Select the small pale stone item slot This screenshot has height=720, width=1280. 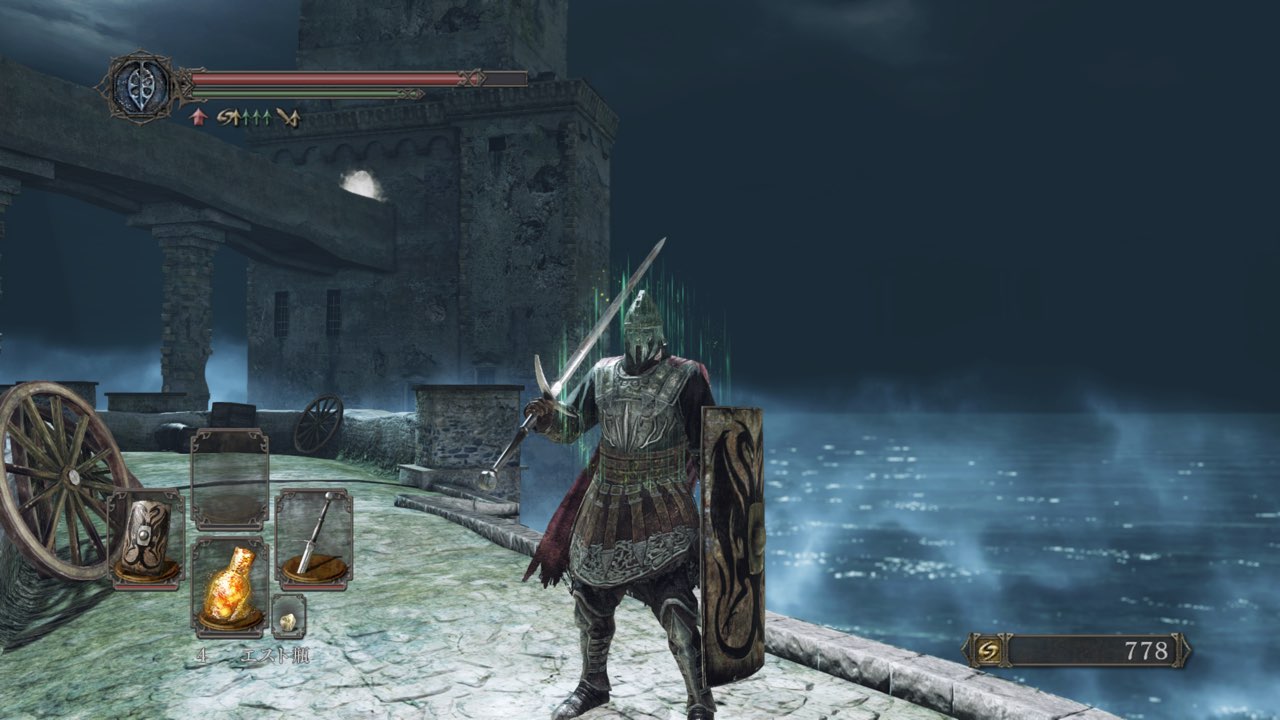click(x=288, y=619)
